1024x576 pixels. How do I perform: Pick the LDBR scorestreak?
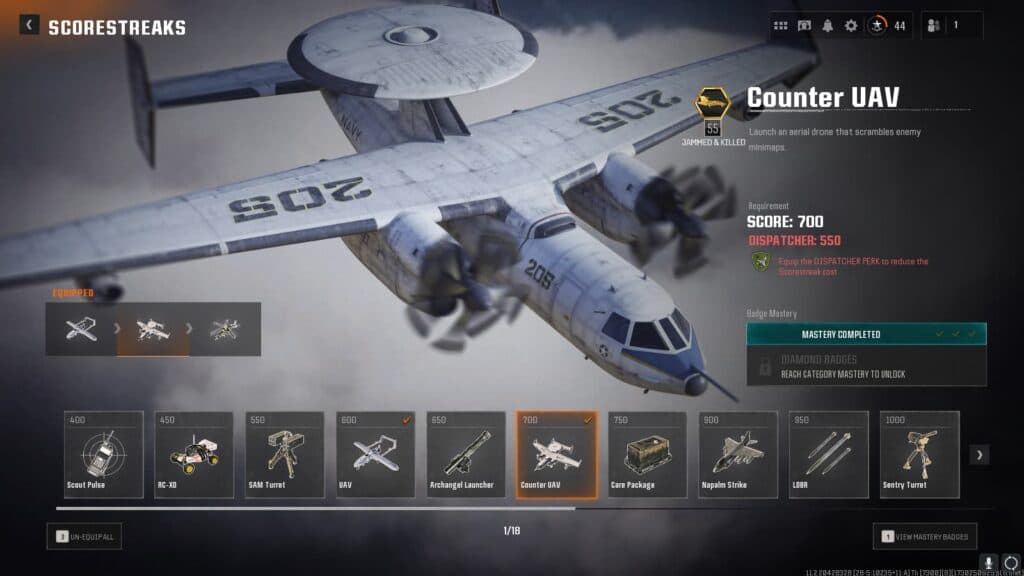829,454
